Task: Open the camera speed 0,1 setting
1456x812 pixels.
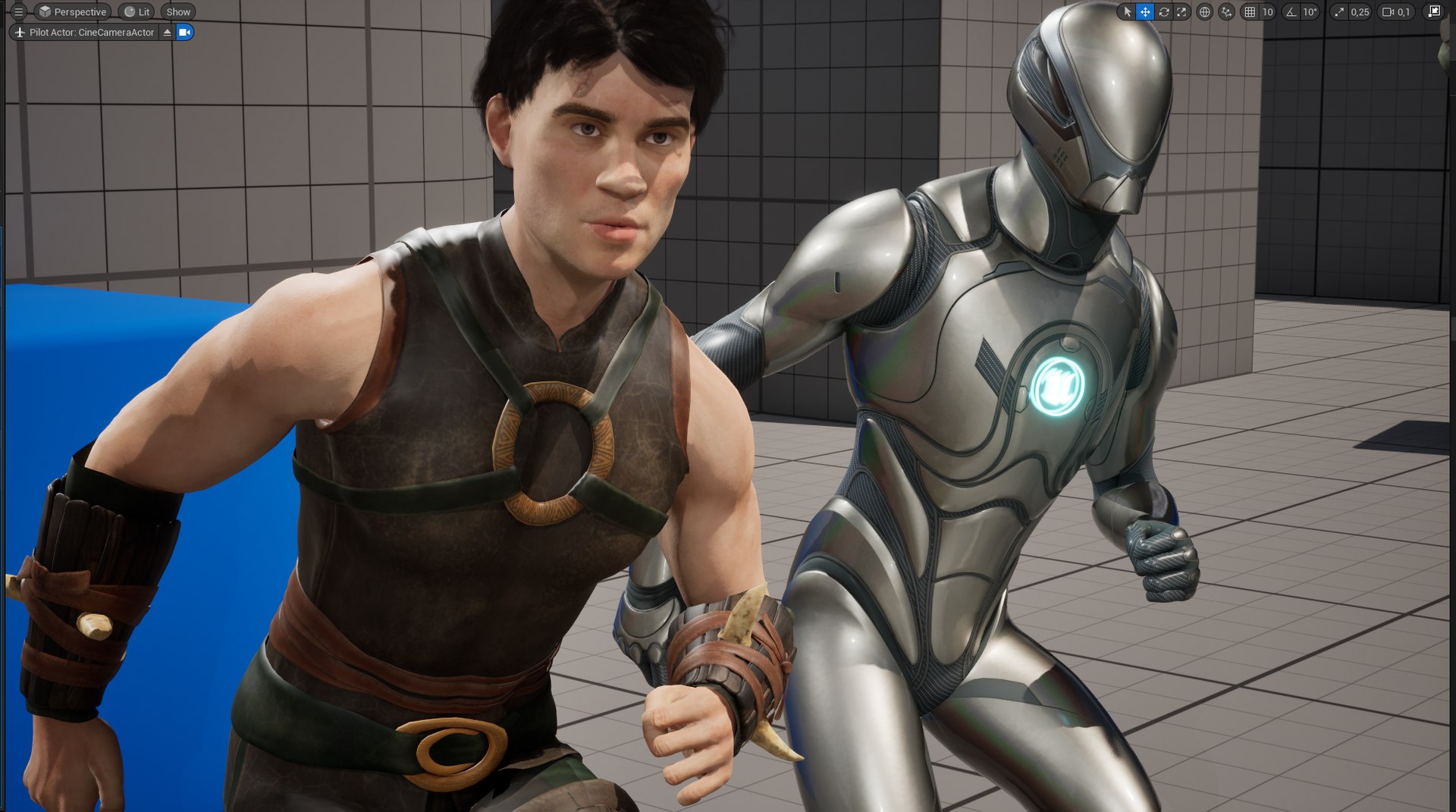Action: coord(1396,12)
